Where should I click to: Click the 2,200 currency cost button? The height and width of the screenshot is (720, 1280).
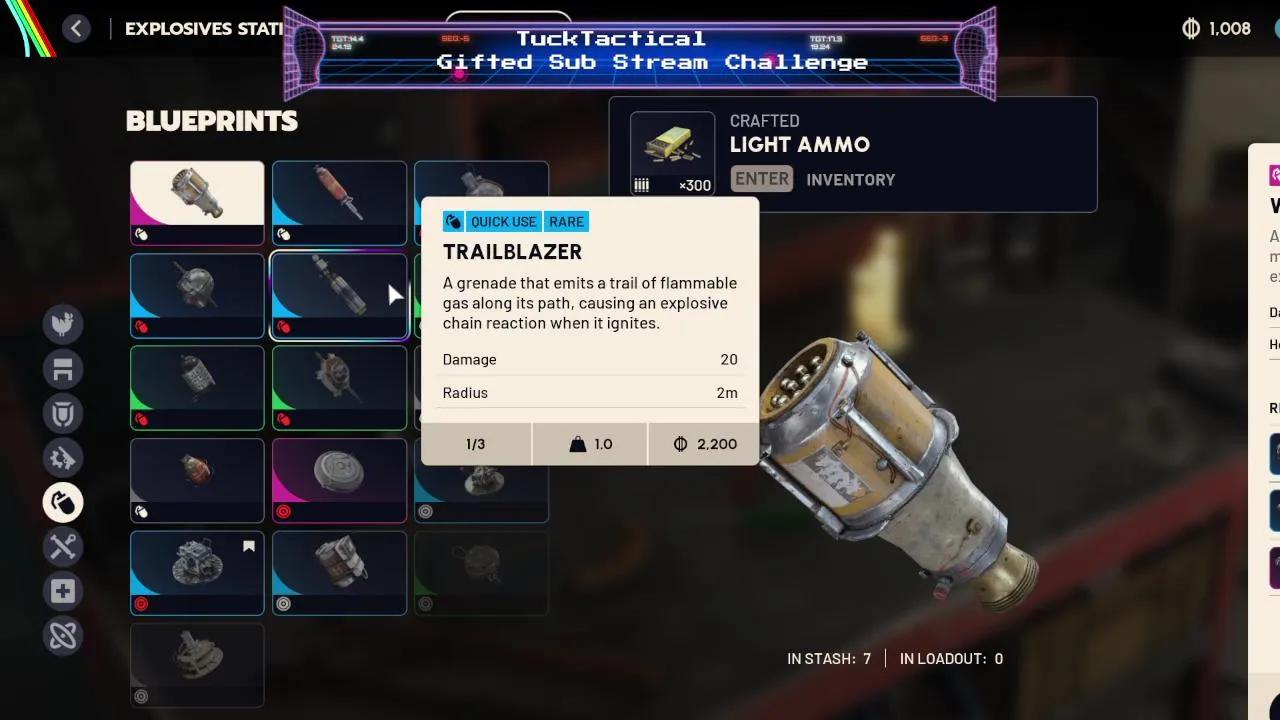[x=703, y=444]
